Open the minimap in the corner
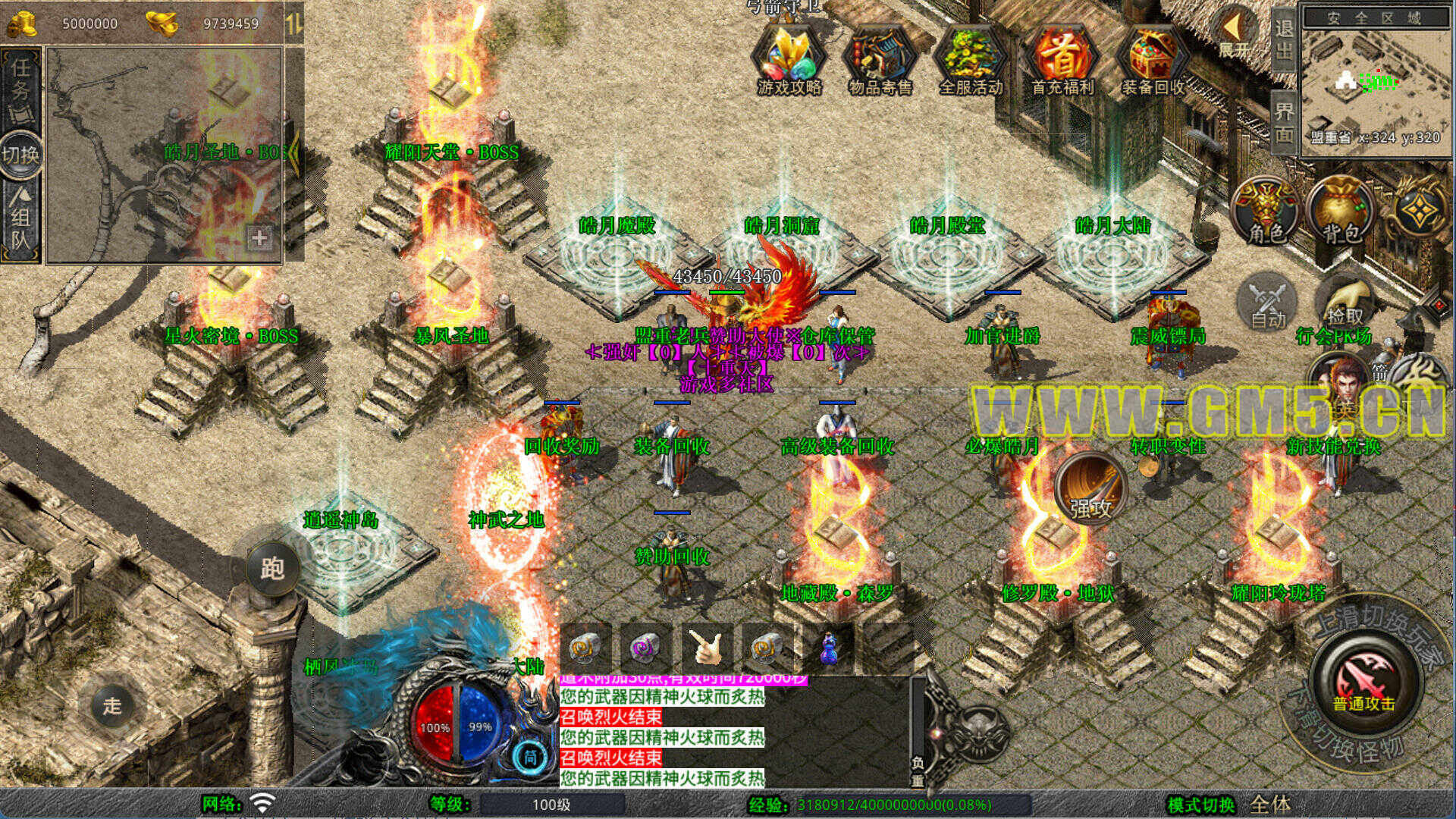This screenshot has height=819, width=1456. point(1376,82)
